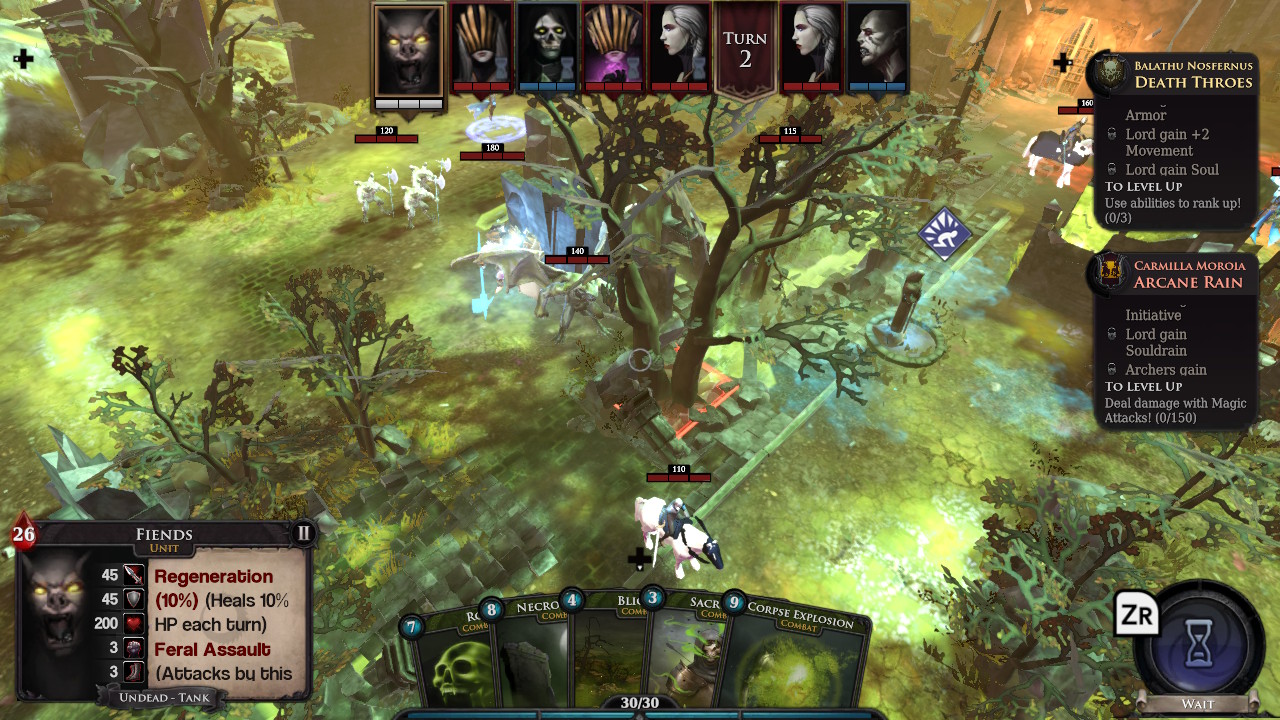Click the Turn 2 banner
Image resolution: width=1280 pixels, height=720 pixels.
pyautogui.click(x=745, y=50)
